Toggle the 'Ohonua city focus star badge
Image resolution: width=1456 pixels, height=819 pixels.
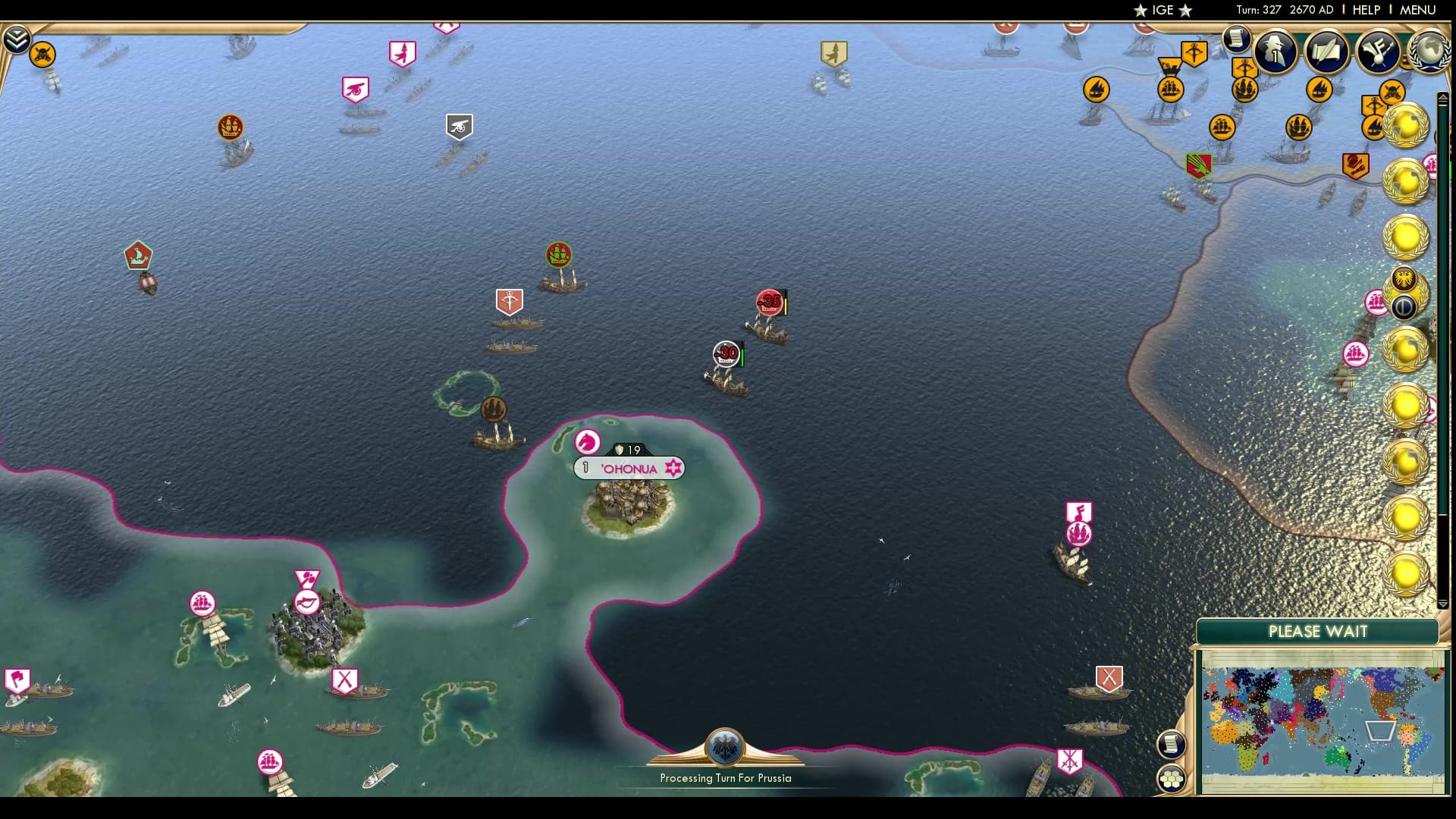(x=672, y=468)
